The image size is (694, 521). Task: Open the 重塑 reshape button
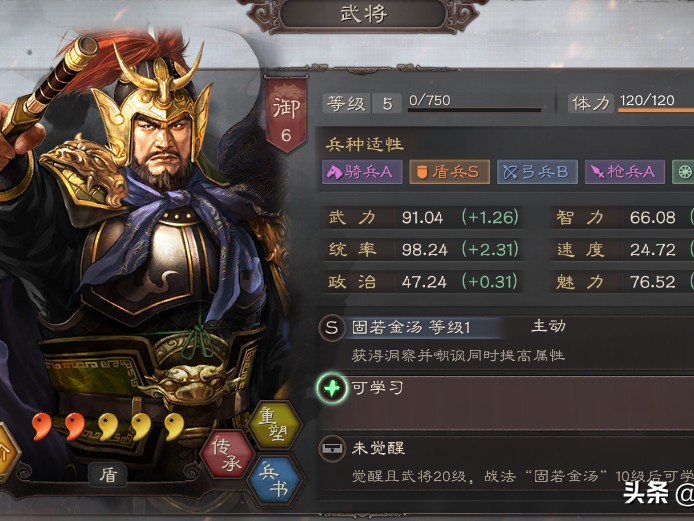point(273,425)
